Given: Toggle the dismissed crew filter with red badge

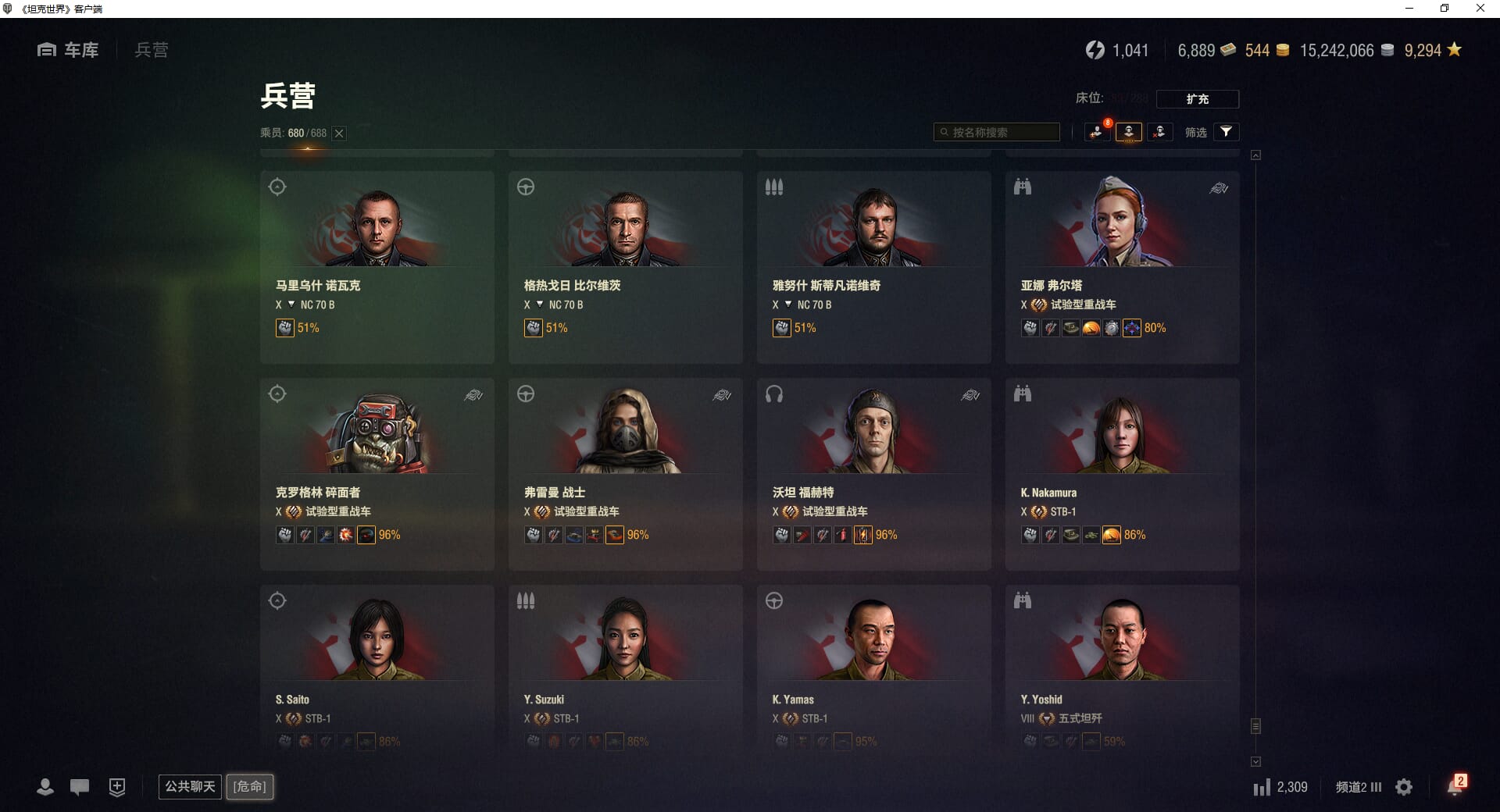Looking at the screenshot, I should tap(1098, 132).
